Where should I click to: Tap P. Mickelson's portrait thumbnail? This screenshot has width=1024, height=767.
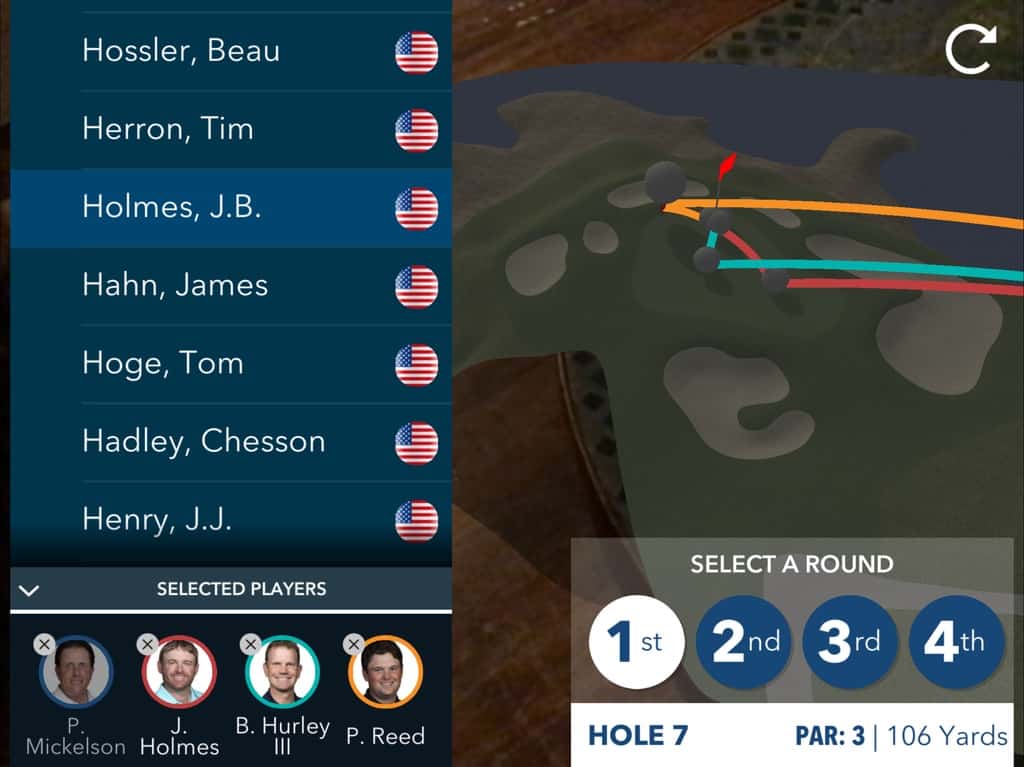click(77, 673)
